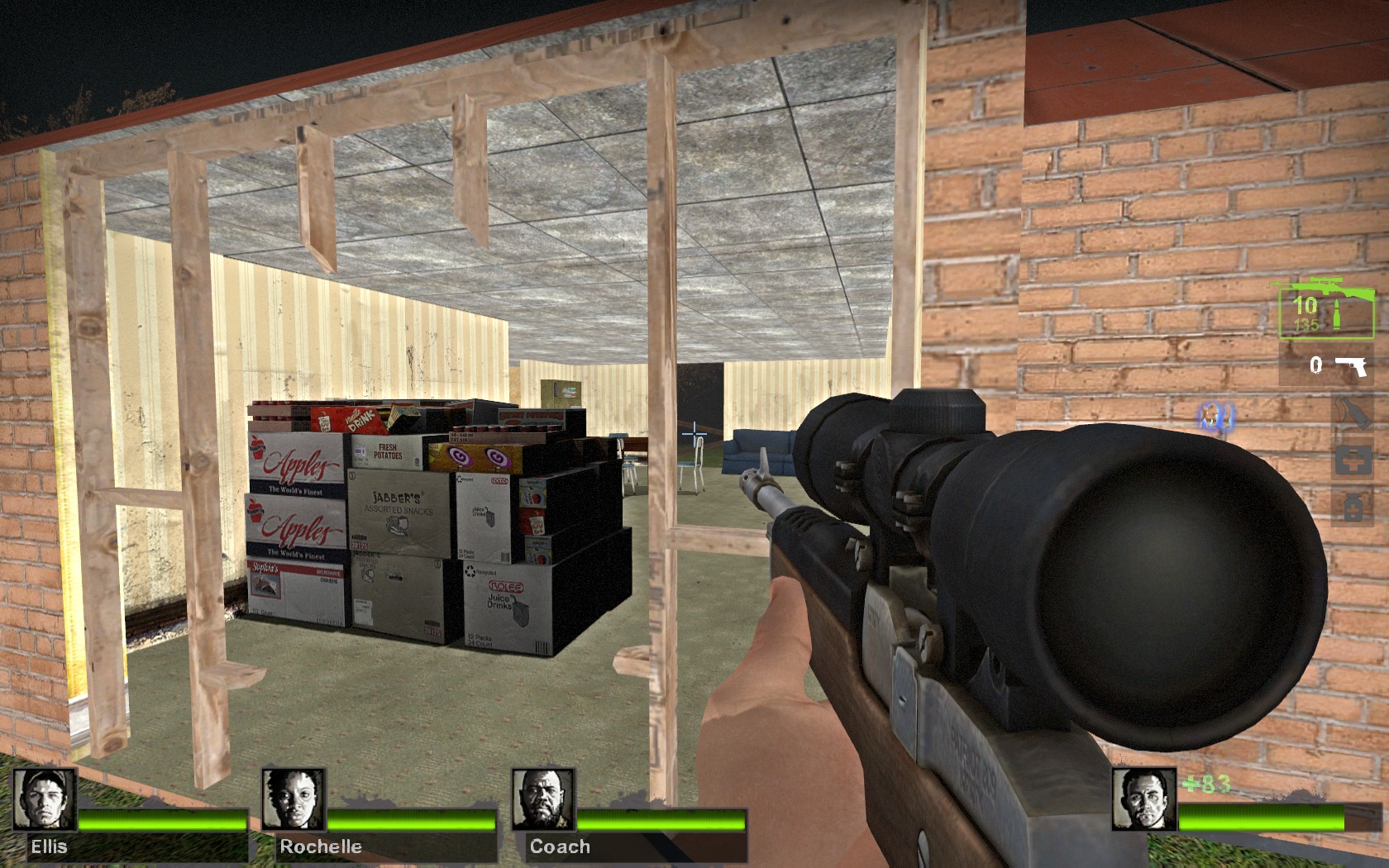
Task: Click the Coach name label
Action: [x=559, y=847]
